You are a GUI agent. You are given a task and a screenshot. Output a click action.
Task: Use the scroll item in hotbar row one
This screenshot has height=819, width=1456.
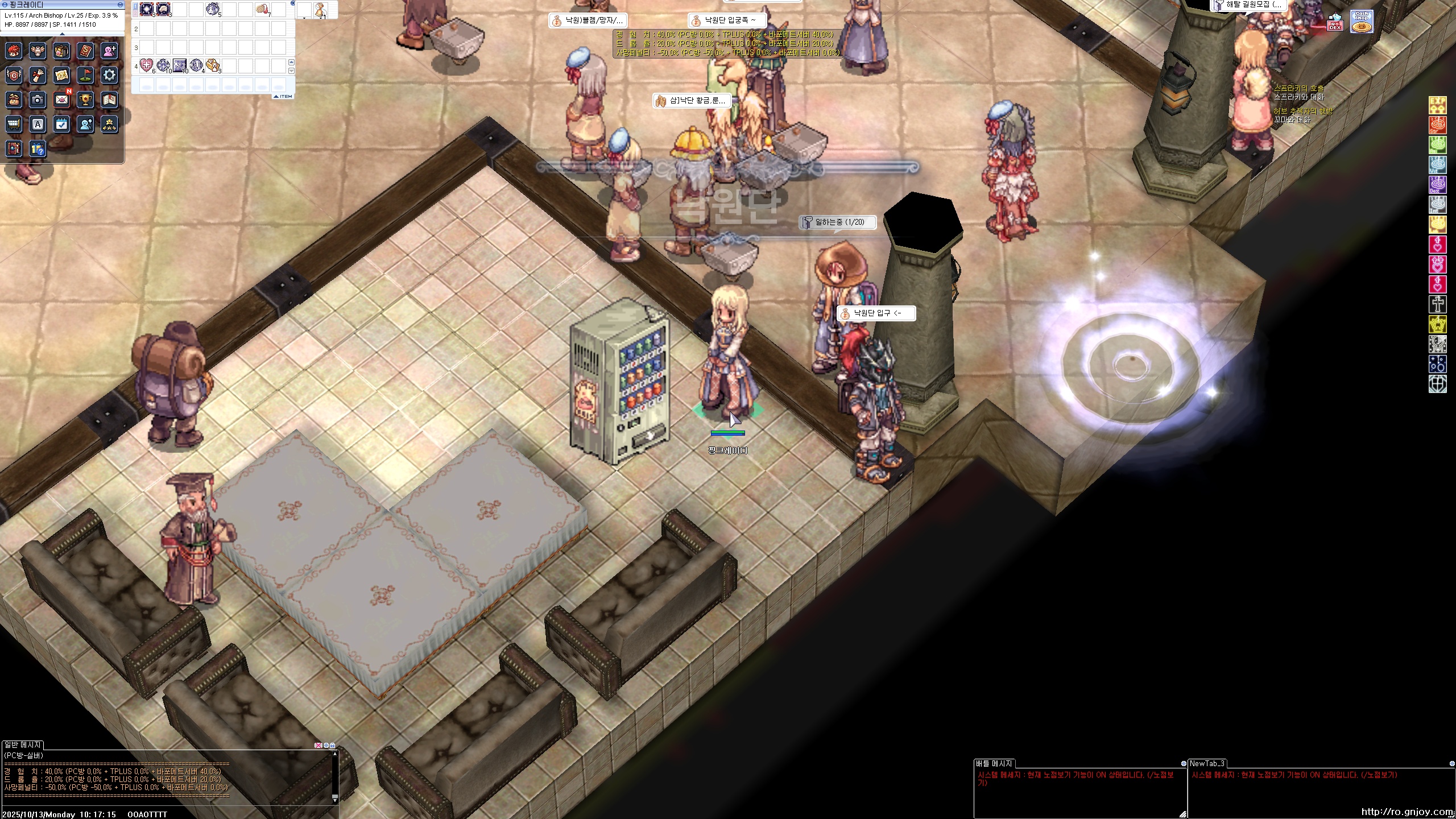point(263,9)
